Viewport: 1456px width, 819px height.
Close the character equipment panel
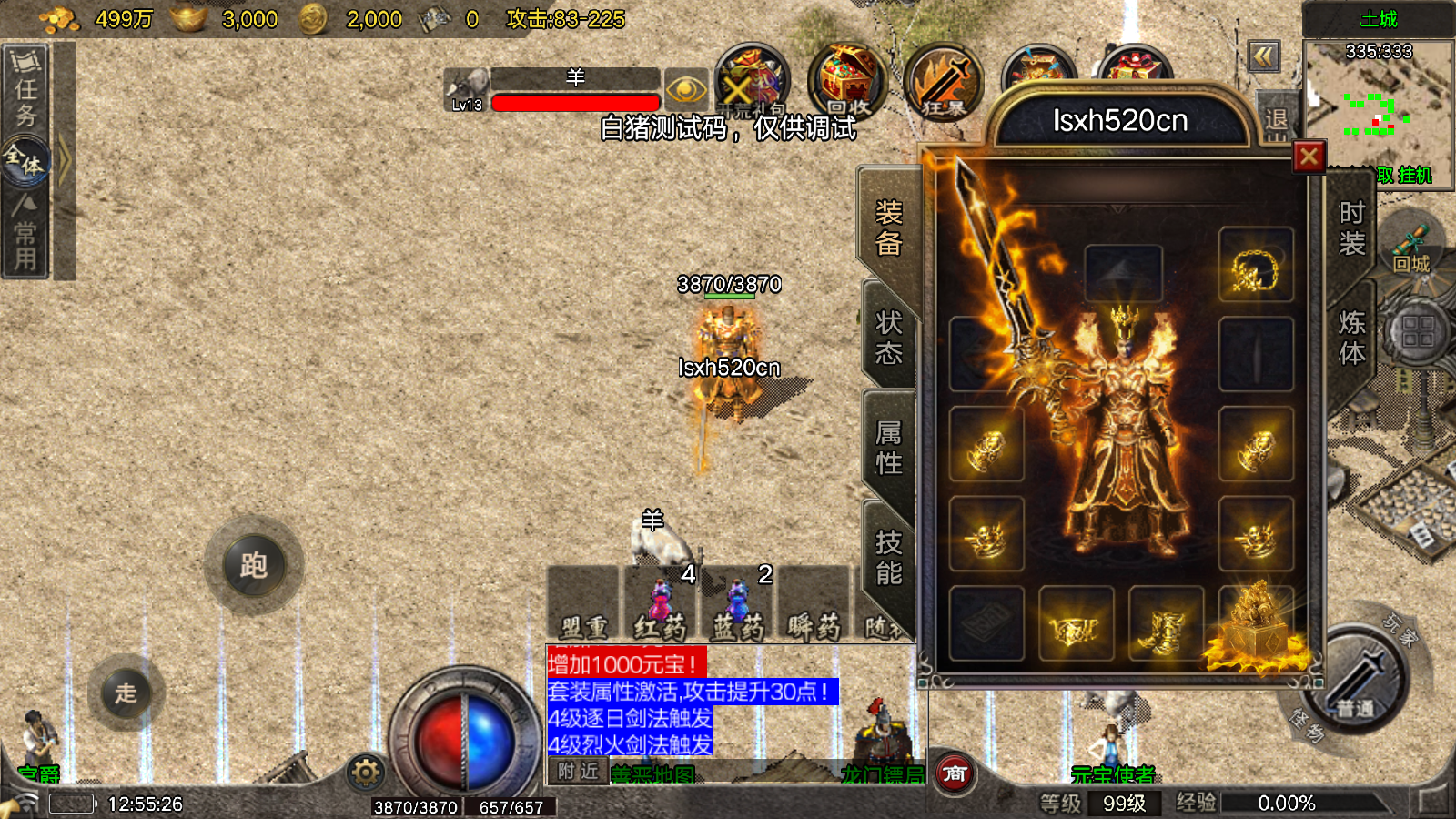pos(1309,157)
